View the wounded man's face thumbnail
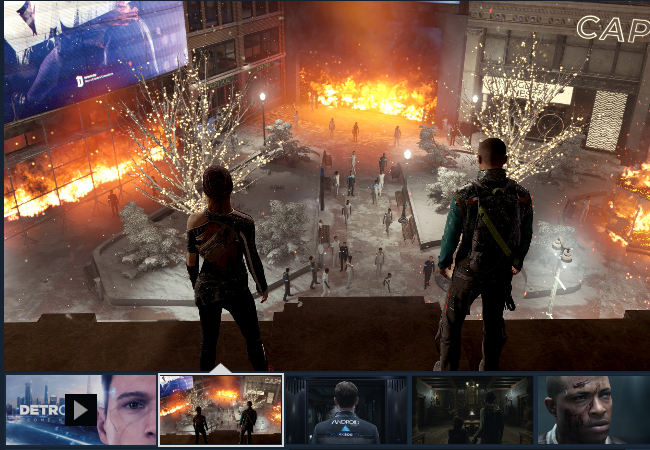 point(593,410)
